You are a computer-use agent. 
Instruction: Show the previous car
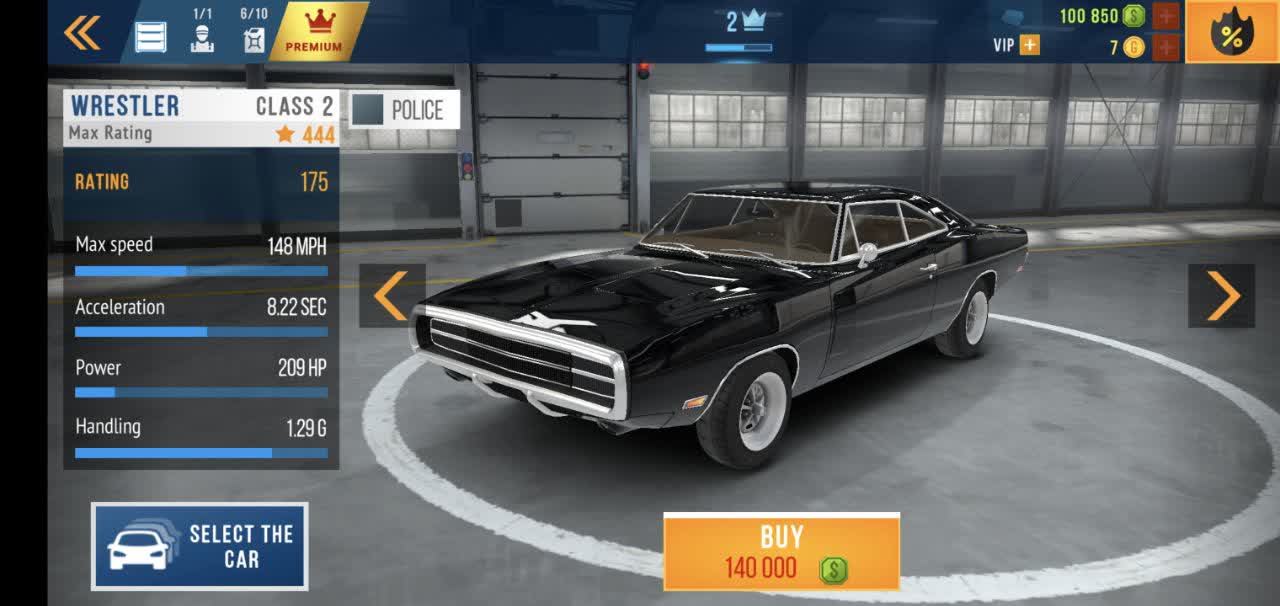(392, 296)
